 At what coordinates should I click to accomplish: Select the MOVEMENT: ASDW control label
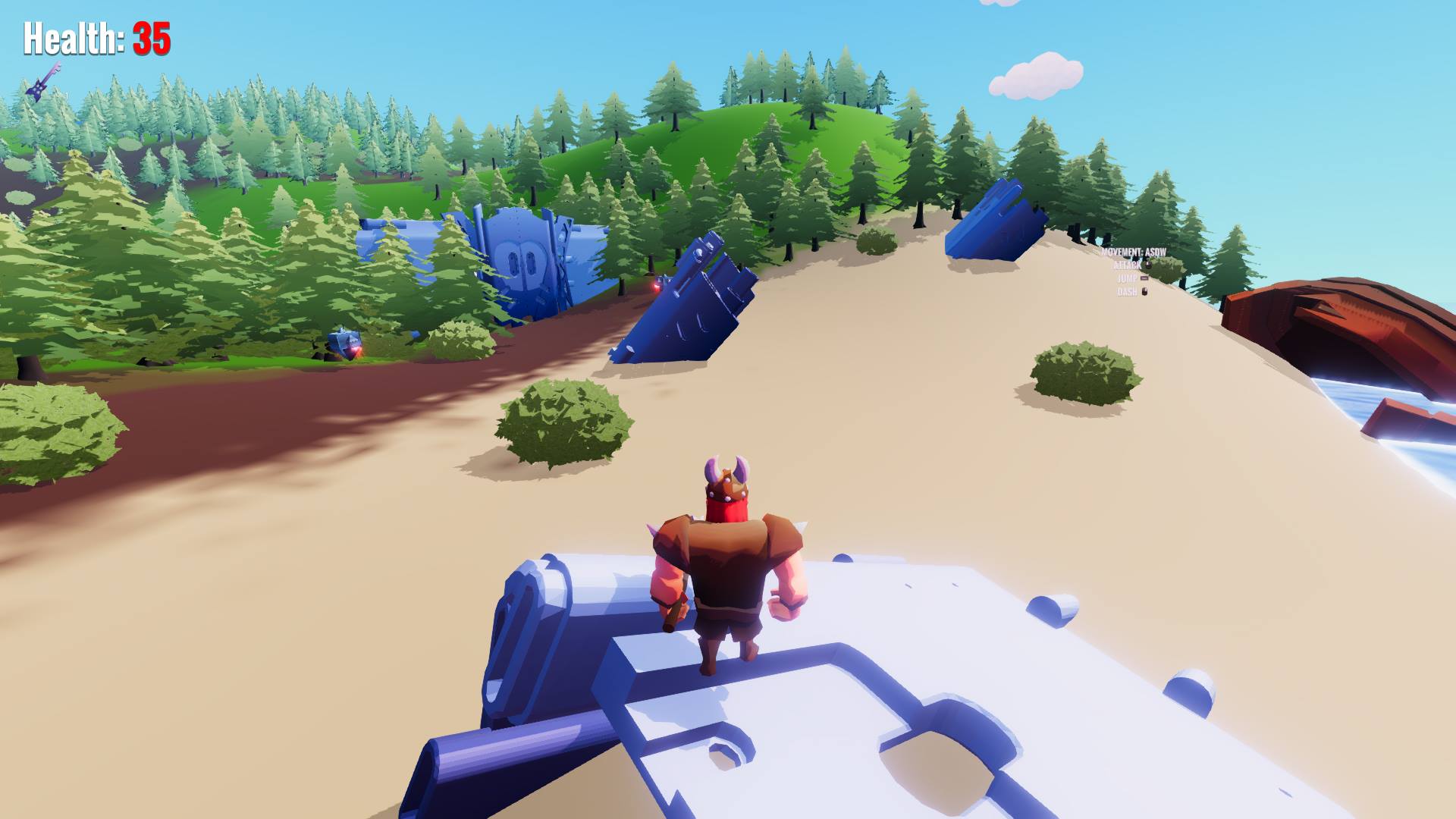pyautogui.click(x=1134, y=251)
